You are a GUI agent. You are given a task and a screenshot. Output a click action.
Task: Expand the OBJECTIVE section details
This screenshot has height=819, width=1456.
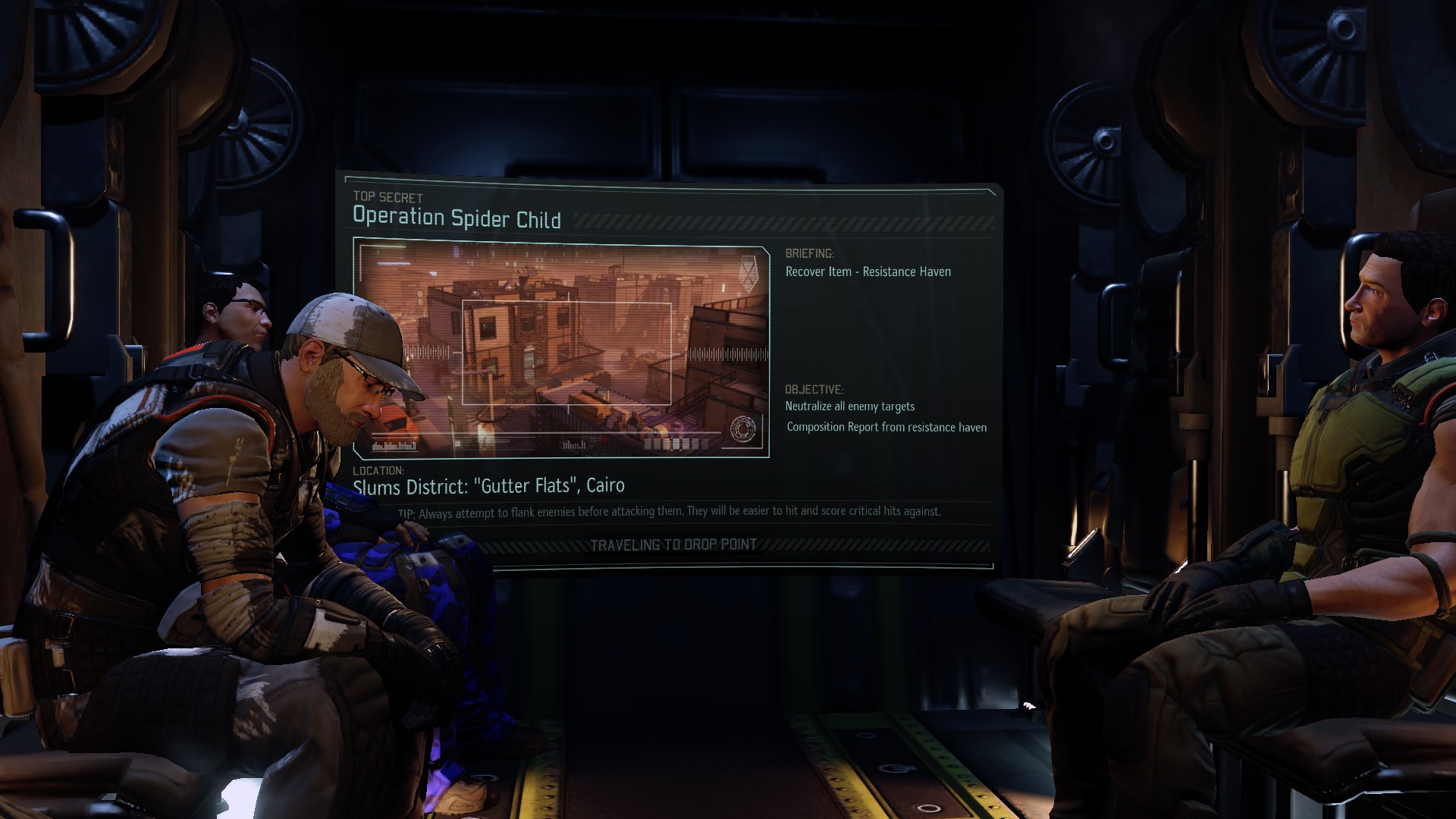click(x=814, y=389)
